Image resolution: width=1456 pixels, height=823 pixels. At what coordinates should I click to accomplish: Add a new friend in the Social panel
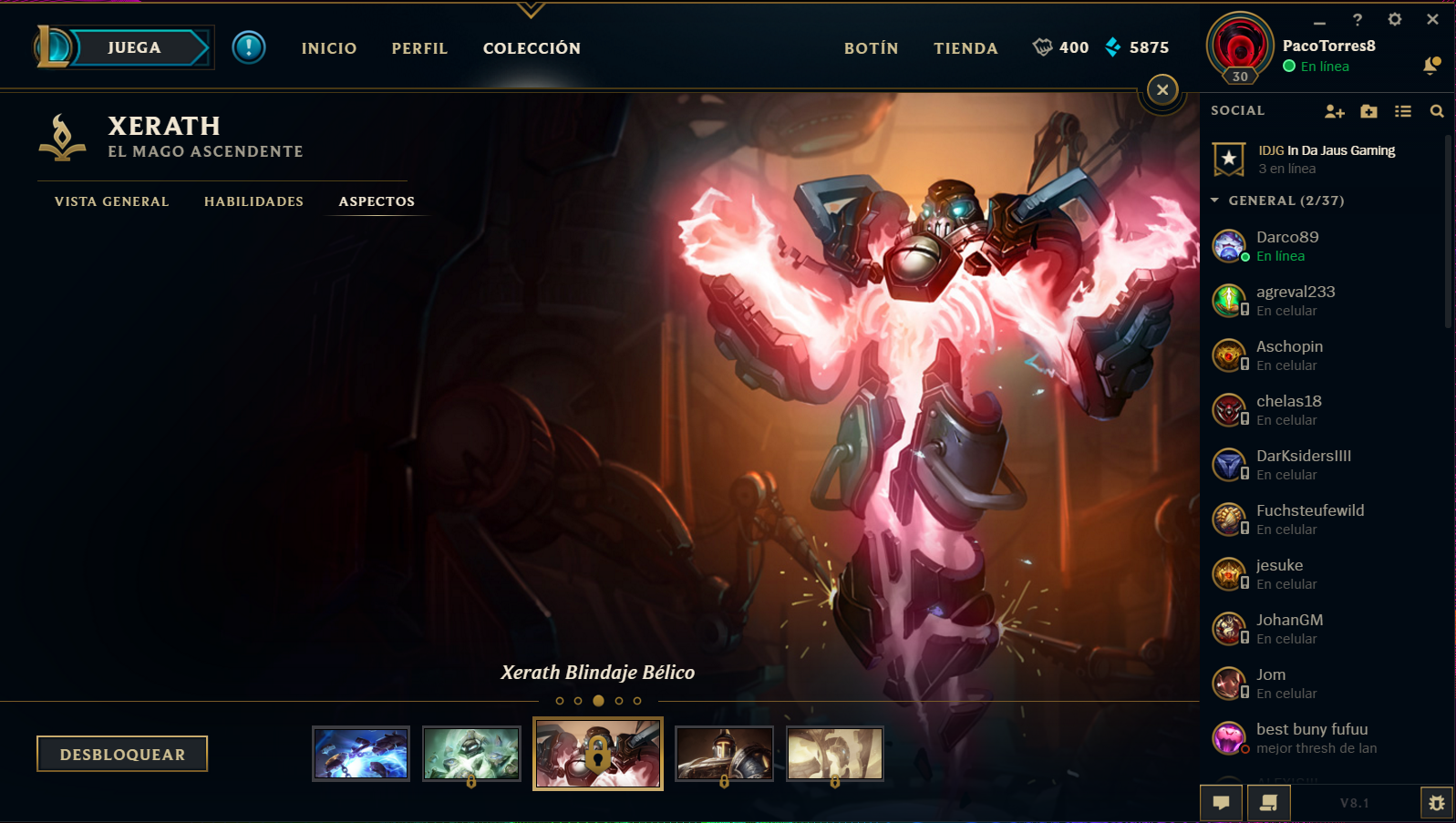[x=1335, y=110]
